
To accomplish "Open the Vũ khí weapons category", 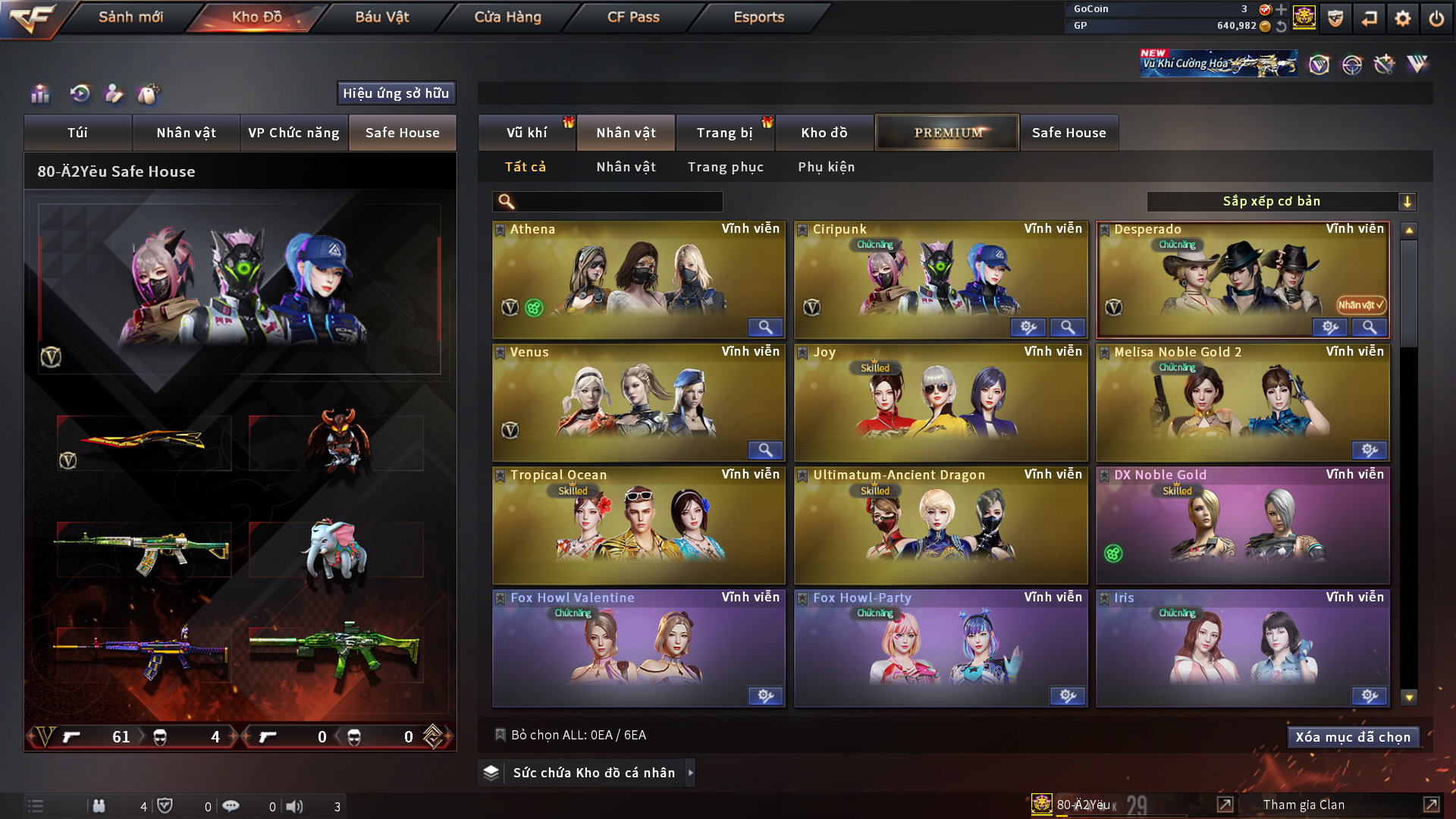I will (526, 133).
